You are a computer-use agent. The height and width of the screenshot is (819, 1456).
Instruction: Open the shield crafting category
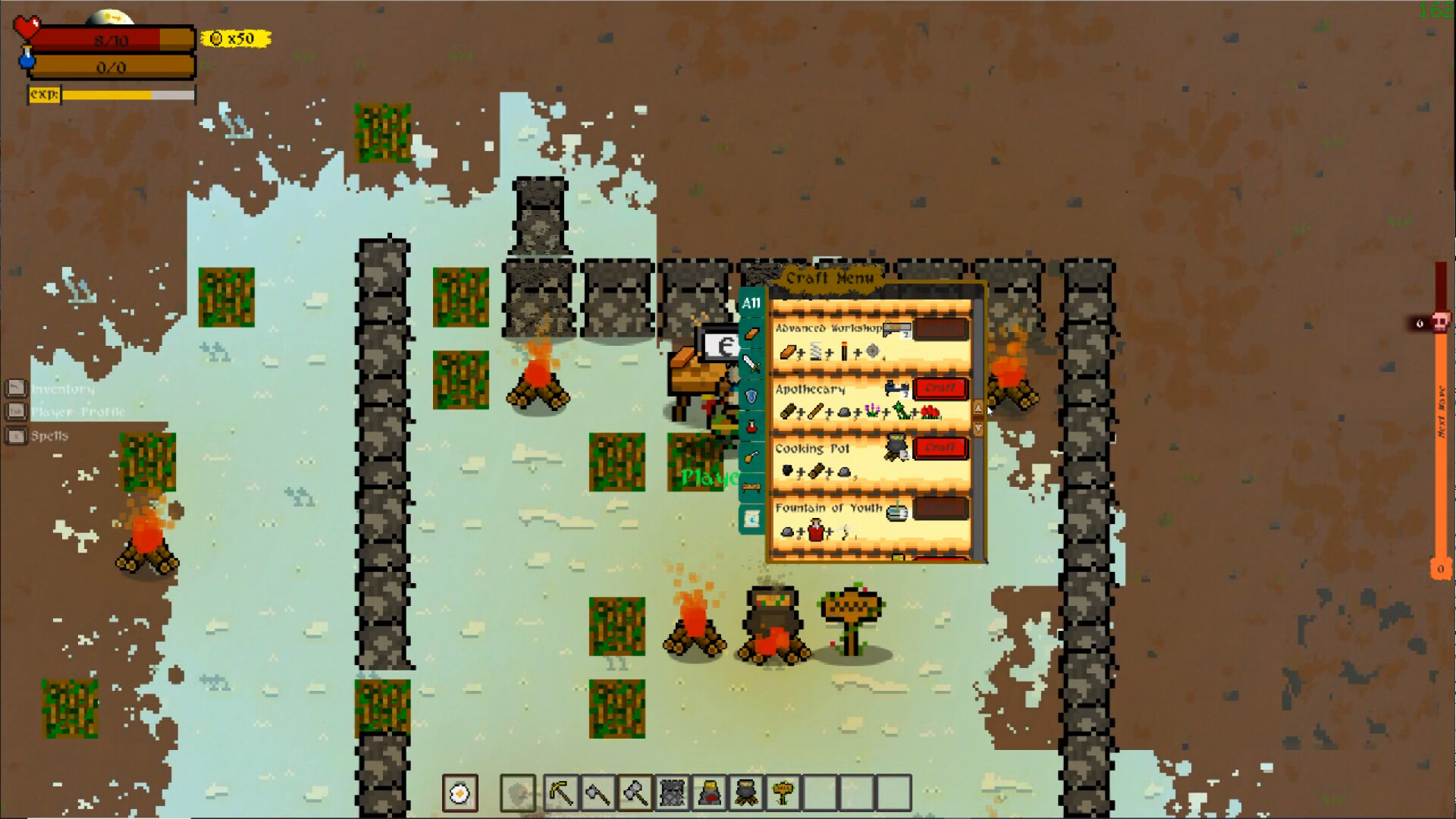[752, 394]
